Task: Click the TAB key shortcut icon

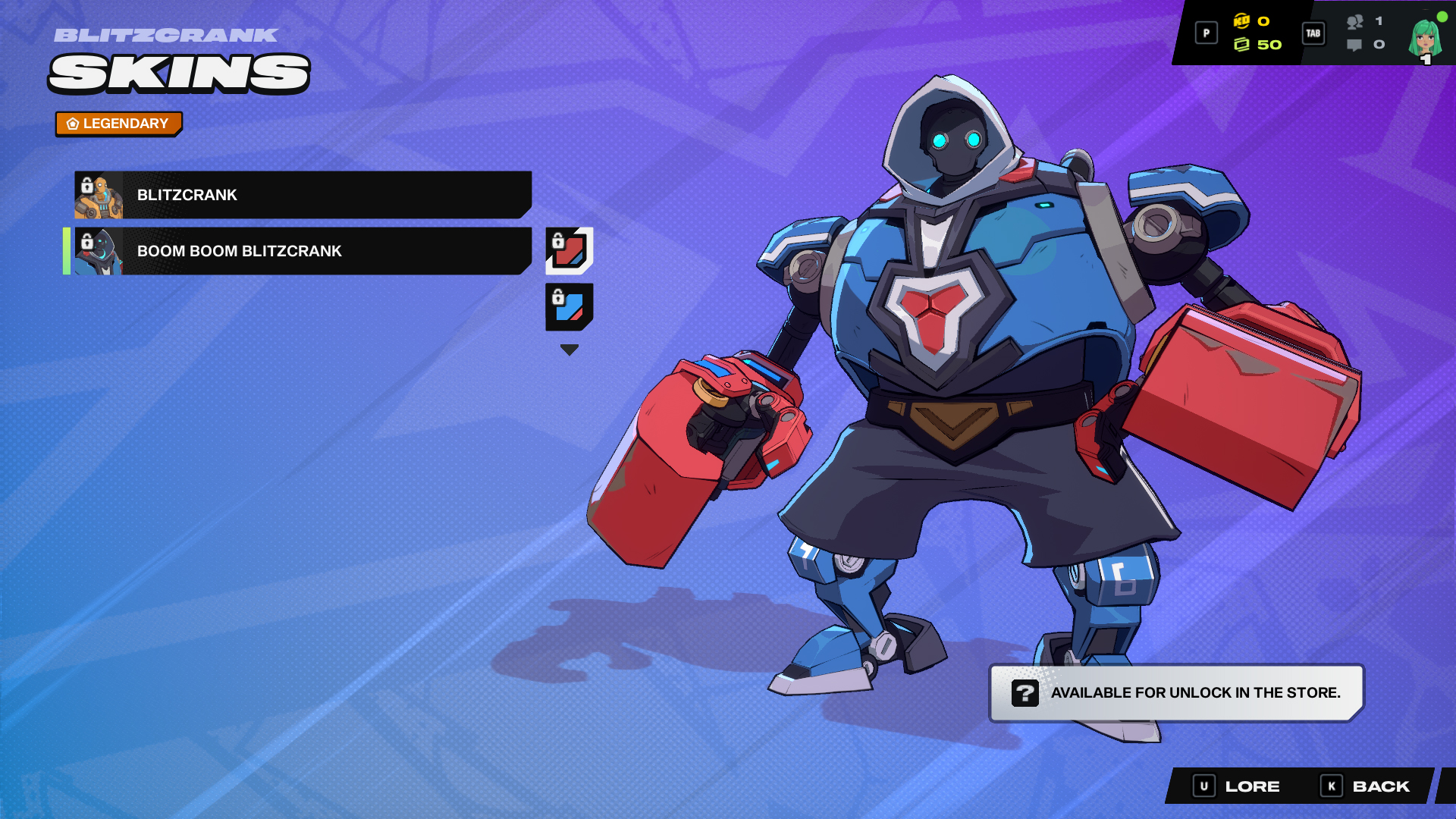Action: (1313, 33)
